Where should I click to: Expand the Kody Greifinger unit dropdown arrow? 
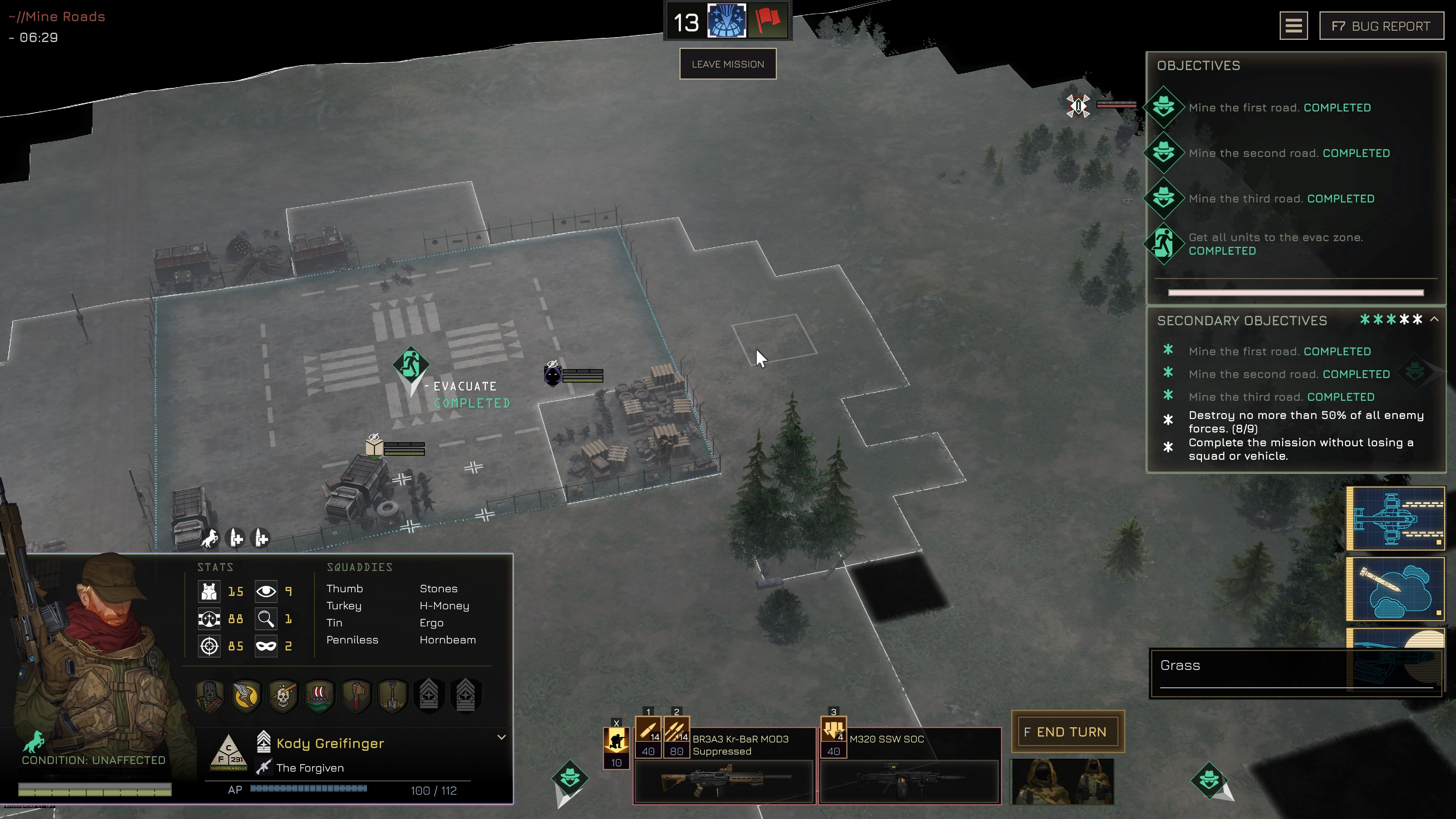[x=501, y=737]
